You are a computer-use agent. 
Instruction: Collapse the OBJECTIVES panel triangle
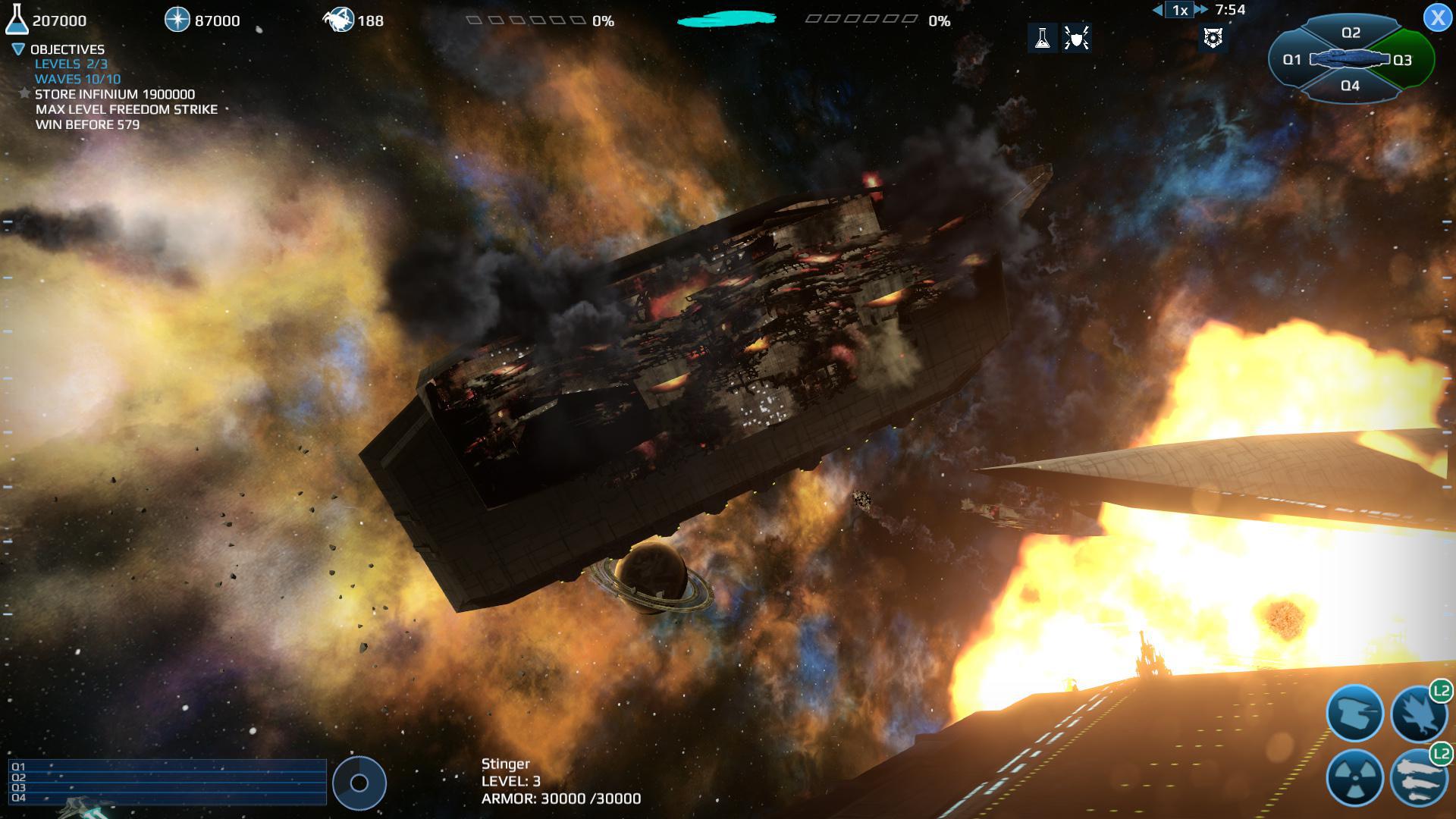pyautogui.click(x=17, y=48)
